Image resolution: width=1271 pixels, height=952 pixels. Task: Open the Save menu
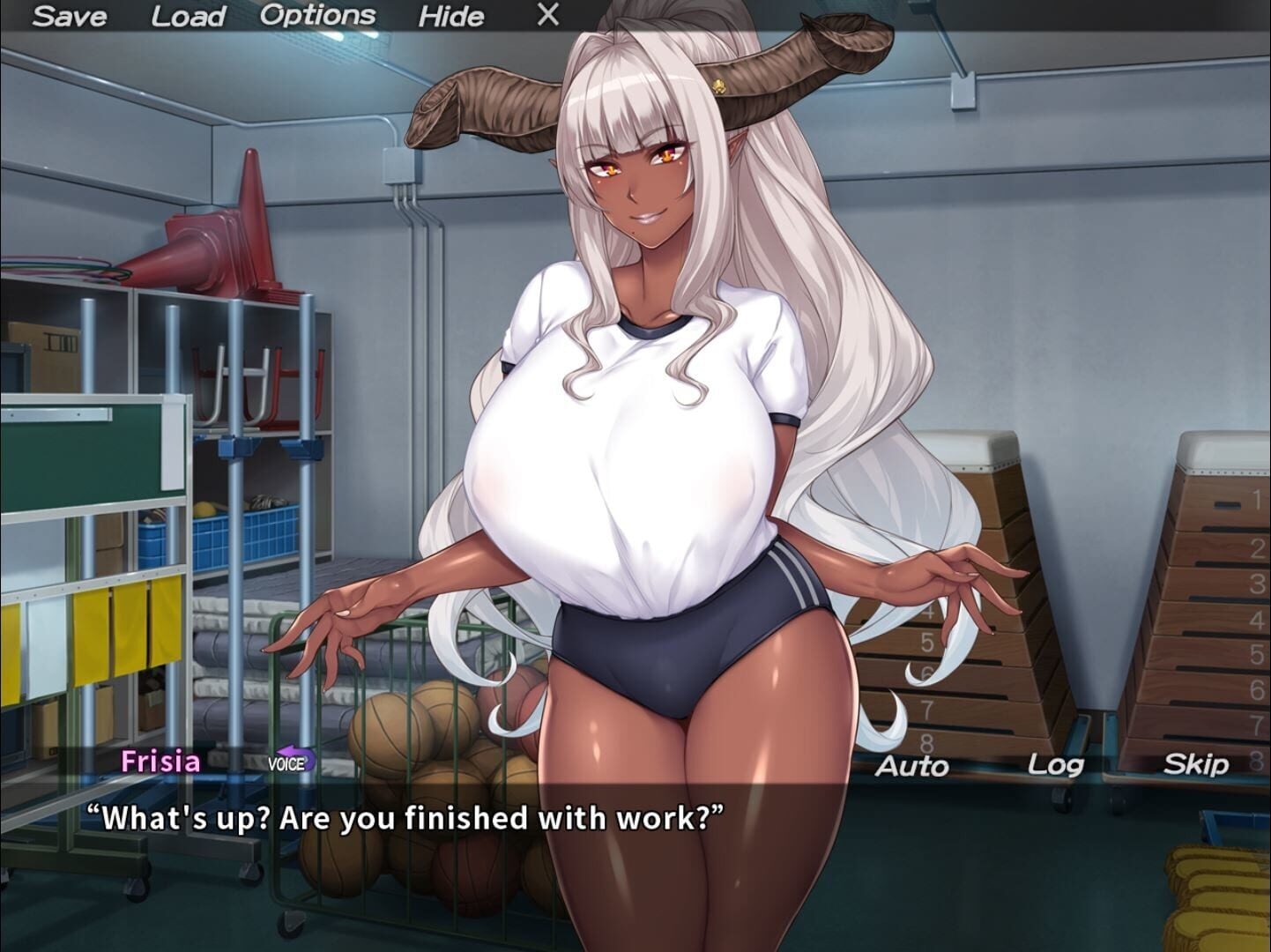[73, 15]
